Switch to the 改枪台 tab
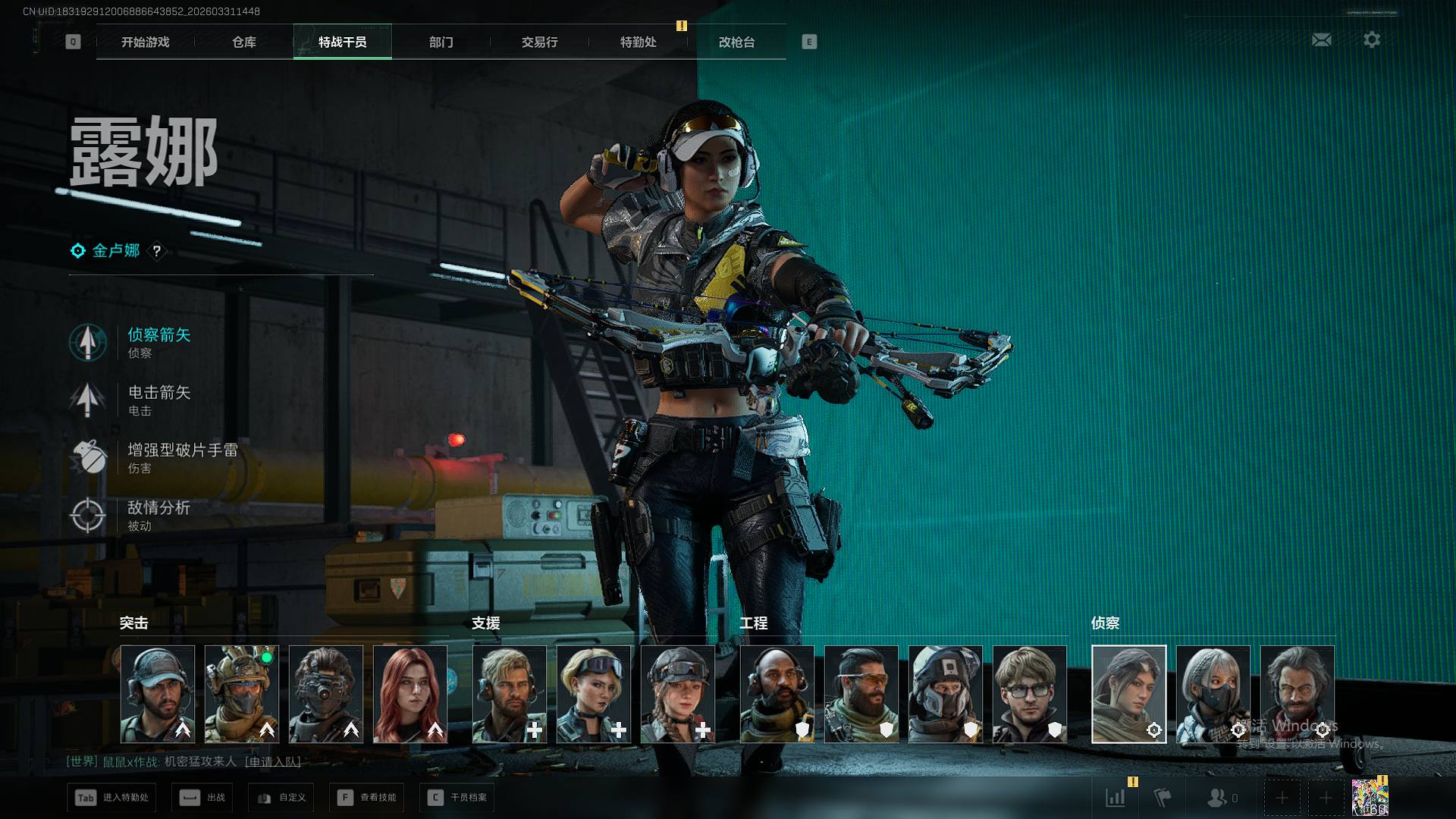This screenshot has height=819, width=1456. (736, 42)
